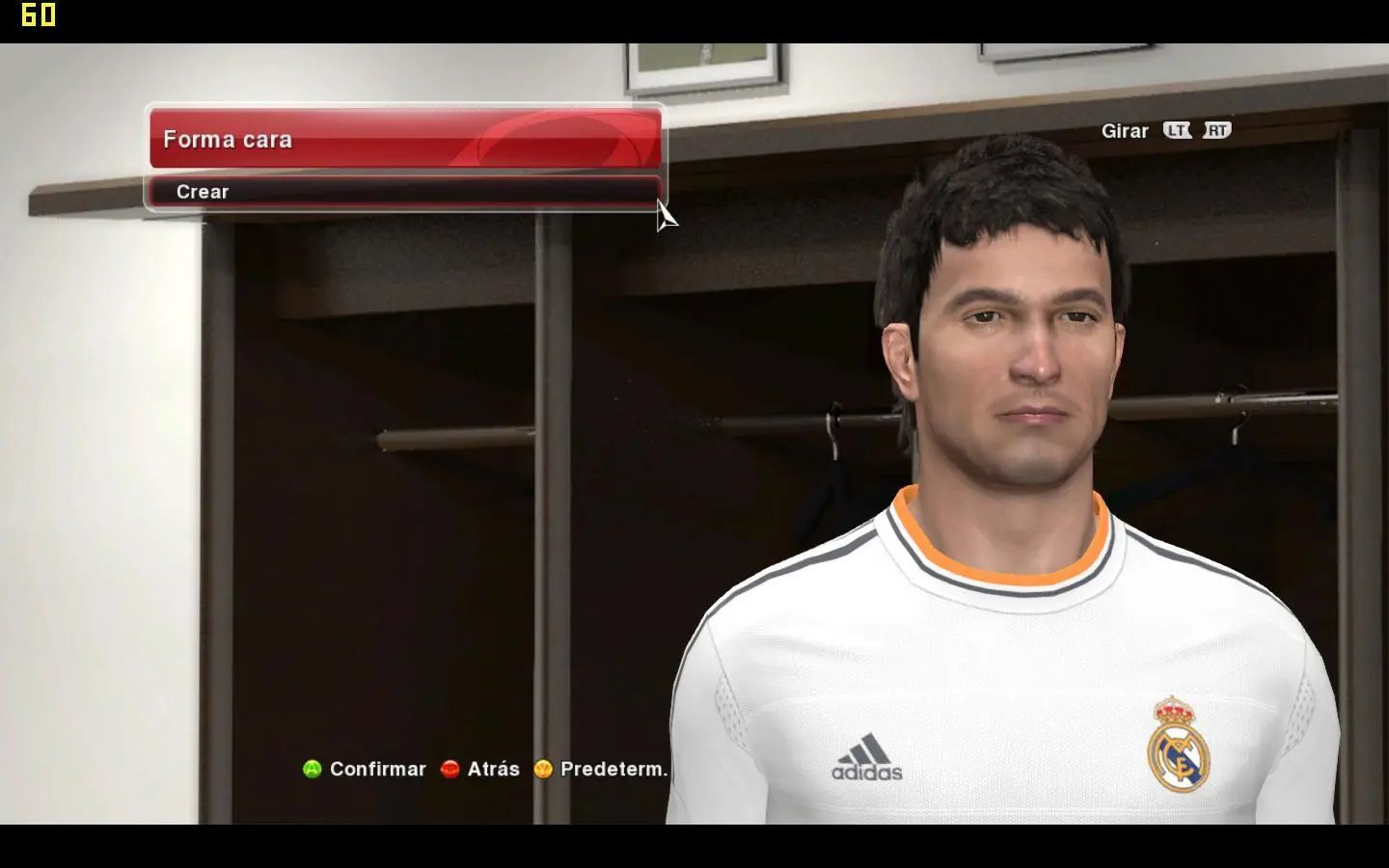Screen dimensions: 1389x868
Task: Expand the Crear menu entry
Action: [405, 192]
